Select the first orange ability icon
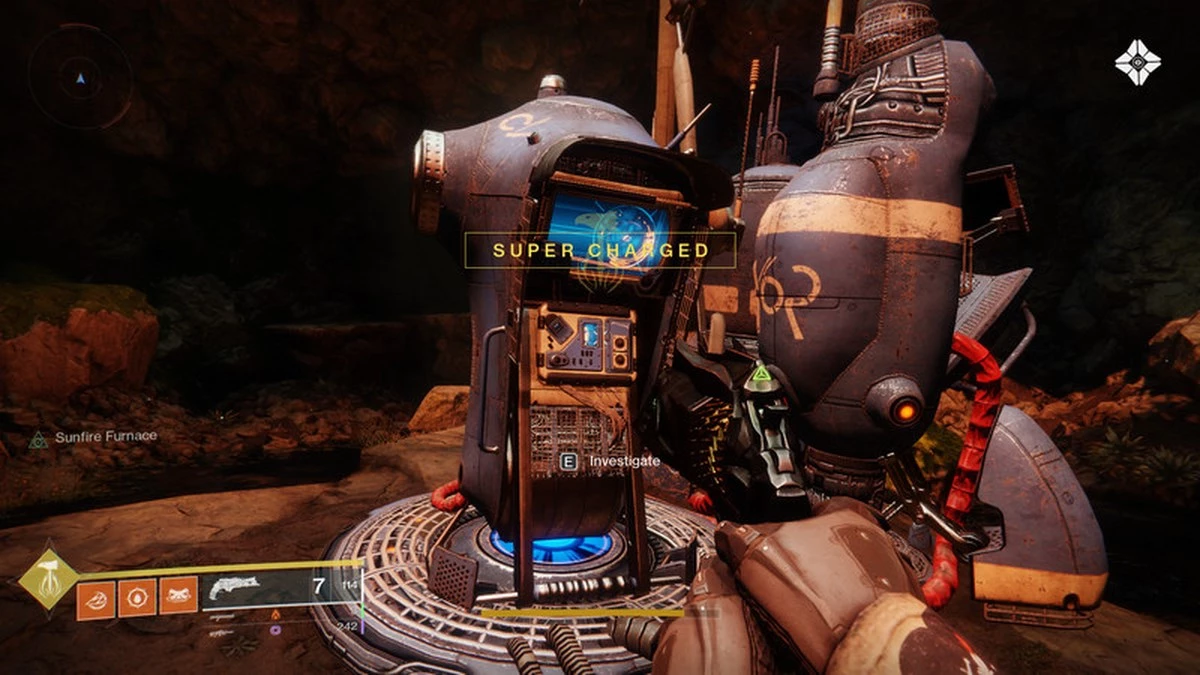Viewport: 1200px width, 675px height. (x=95, y=598)
